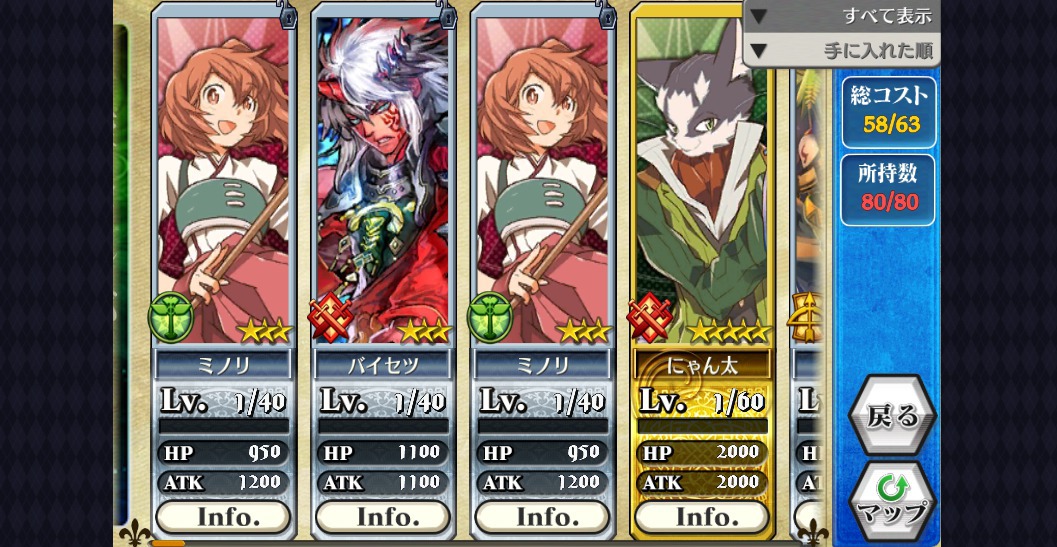
Task: Open the 手に入れた順 sort dropdown
Action: (x=842, y=49)
